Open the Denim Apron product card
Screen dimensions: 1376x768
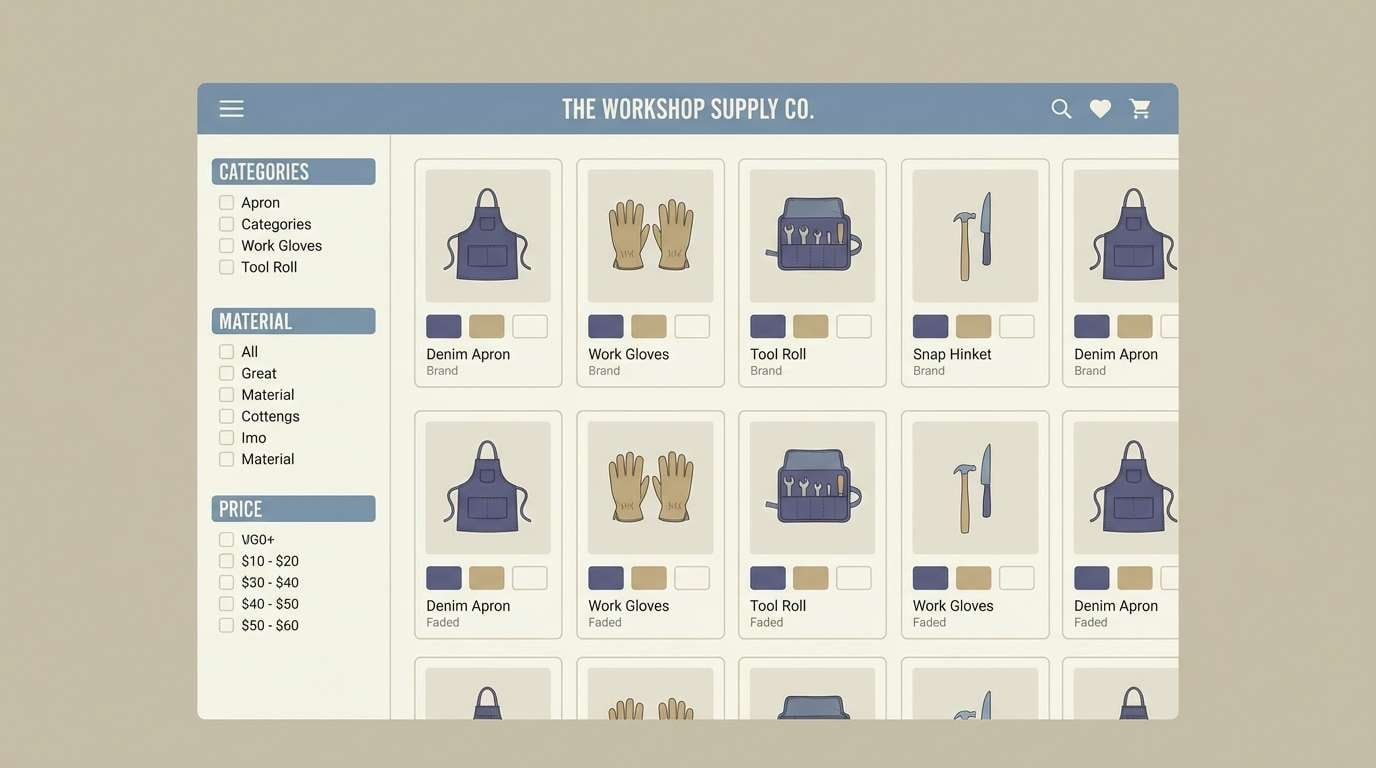click(487, 272)
